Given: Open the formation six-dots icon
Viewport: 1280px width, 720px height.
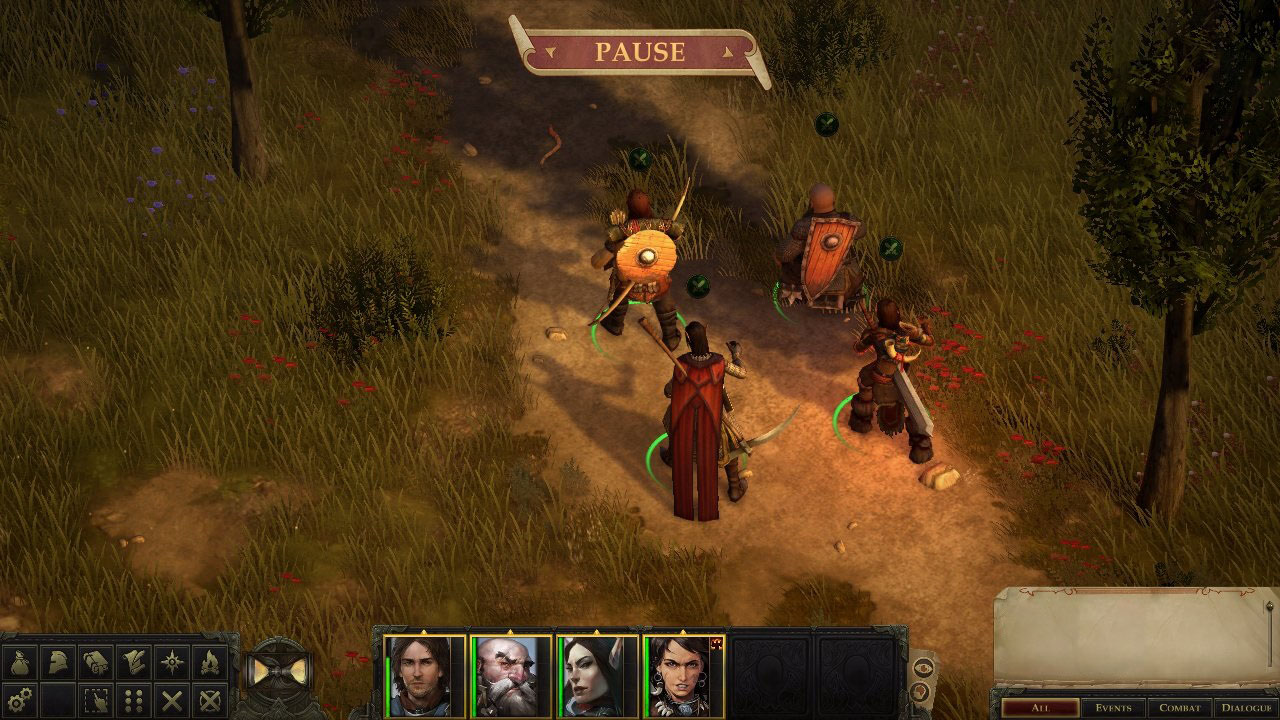Looking at the screenshot, I should [133, 699].
